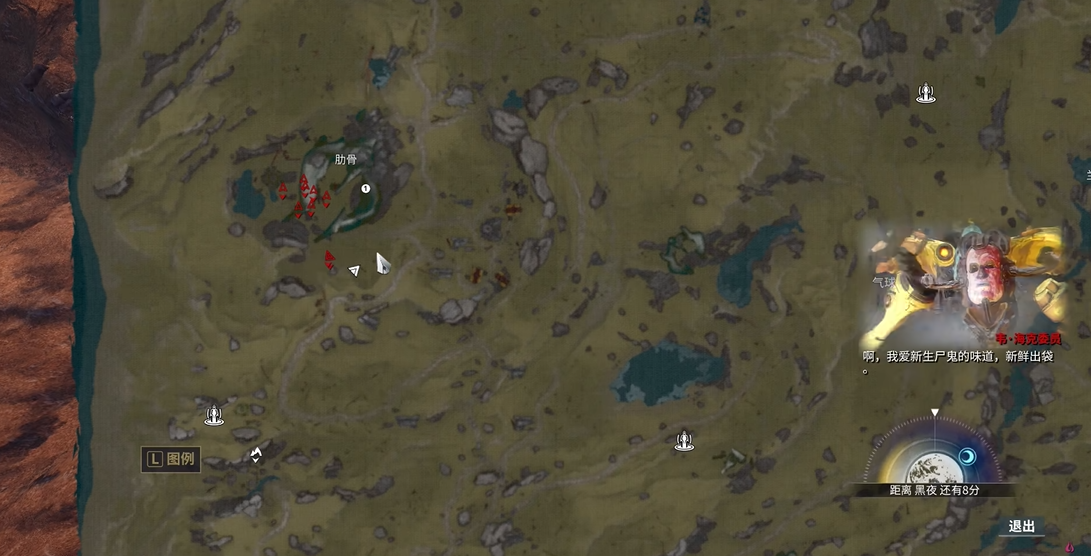This screenshot has width=1091, height=556.
Task: Select the tower marker above the commissioner portrait
Action: (926, 94)
